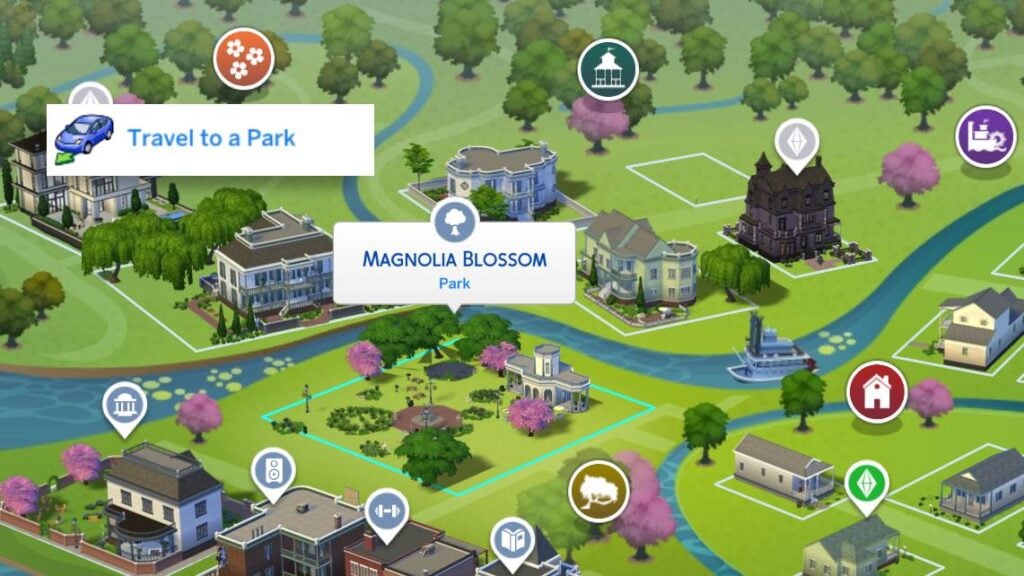
Task: Select the Magnolia Blossom park pin
Action: (453, 219)
